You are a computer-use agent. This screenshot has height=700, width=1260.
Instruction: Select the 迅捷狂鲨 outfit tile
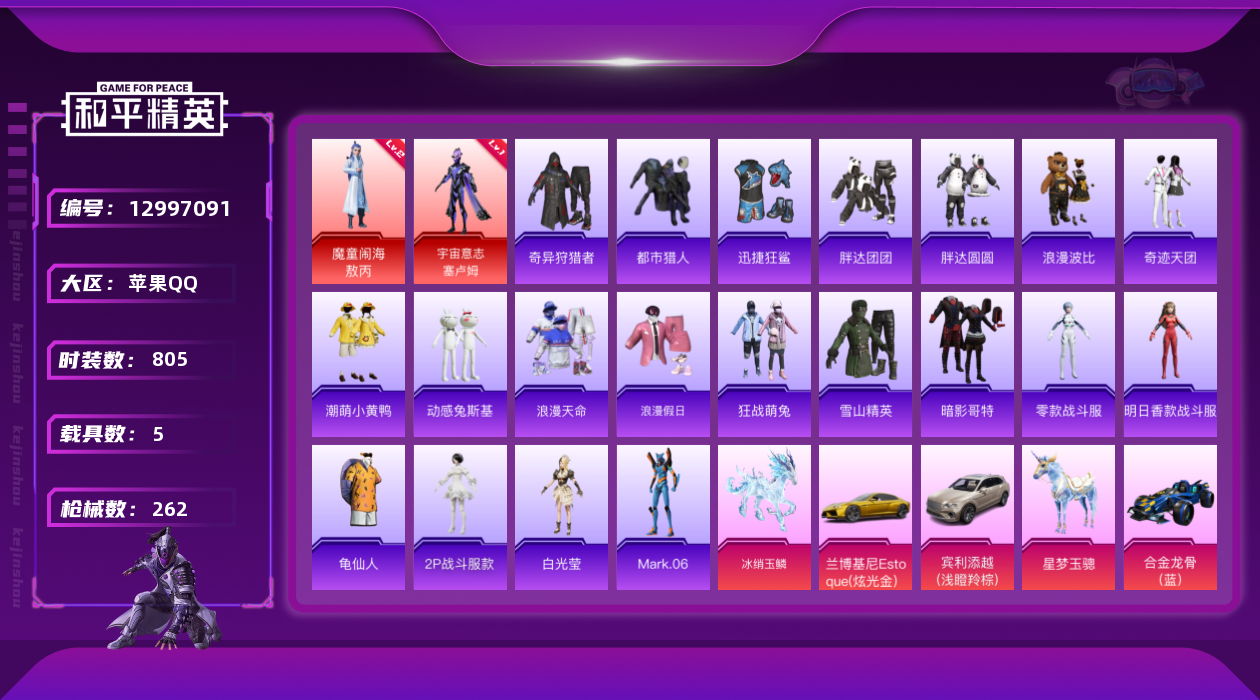[x=764, y=211]
